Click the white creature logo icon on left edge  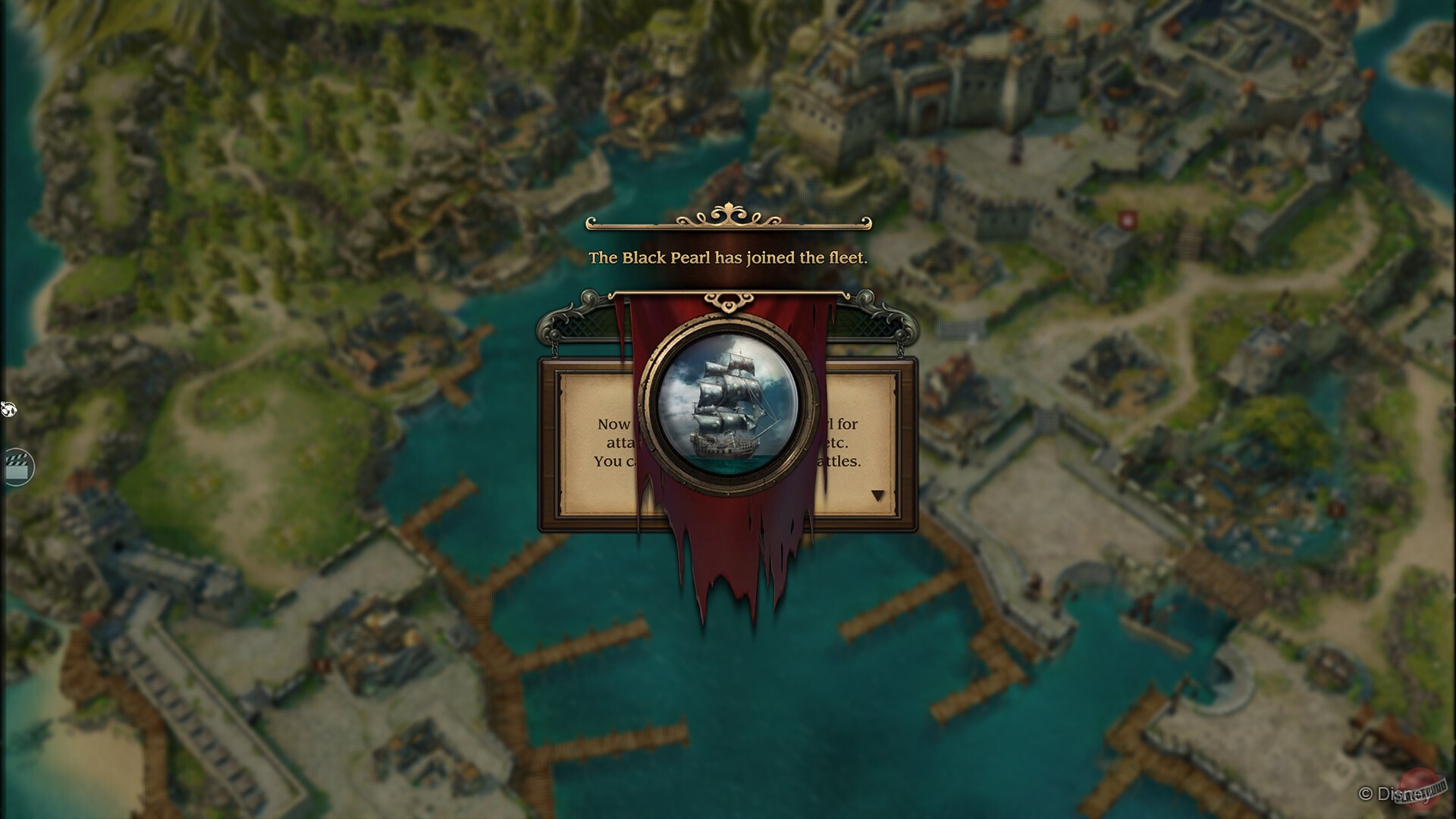(8, 410)
